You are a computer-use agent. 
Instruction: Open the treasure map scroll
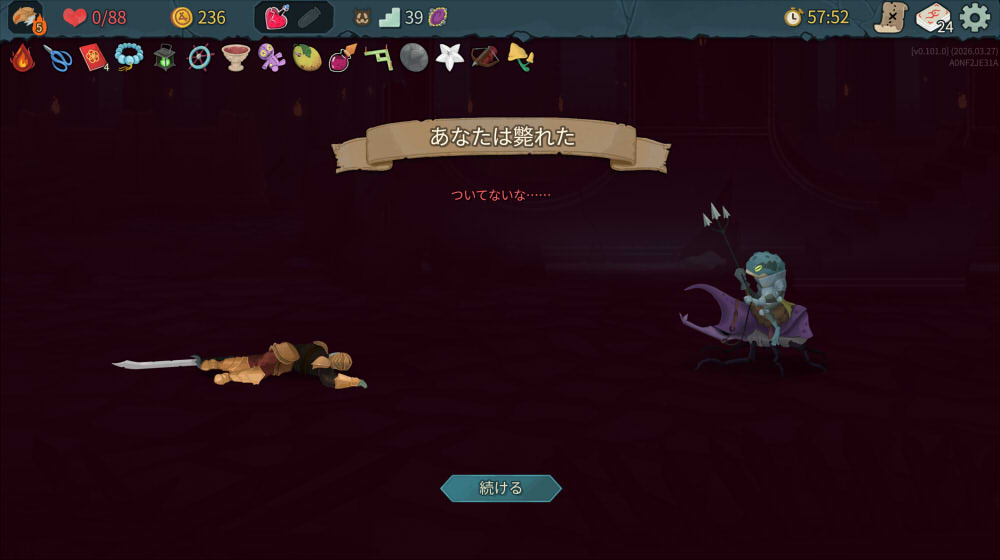click(x=890, y=17)
